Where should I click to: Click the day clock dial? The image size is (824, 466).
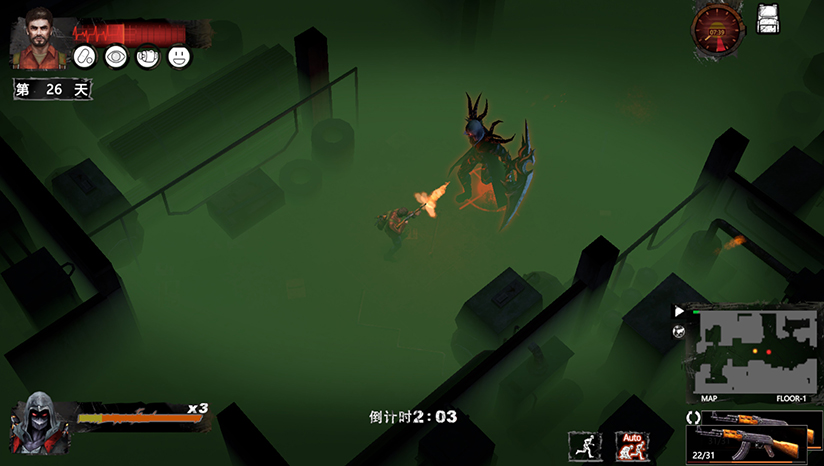[717, 30]
